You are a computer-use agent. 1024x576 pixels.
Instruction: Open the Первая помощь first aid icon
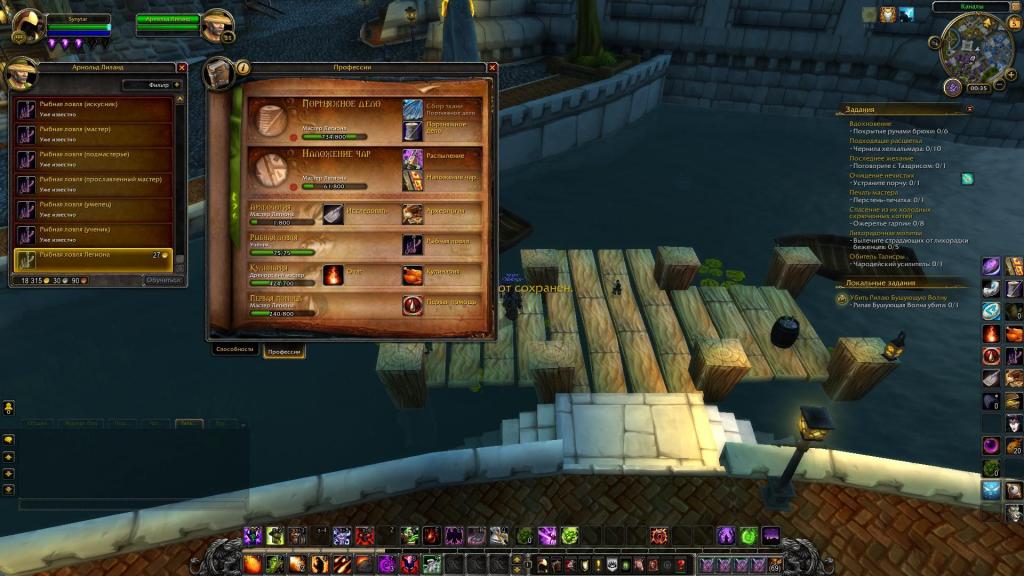(413, 303)
